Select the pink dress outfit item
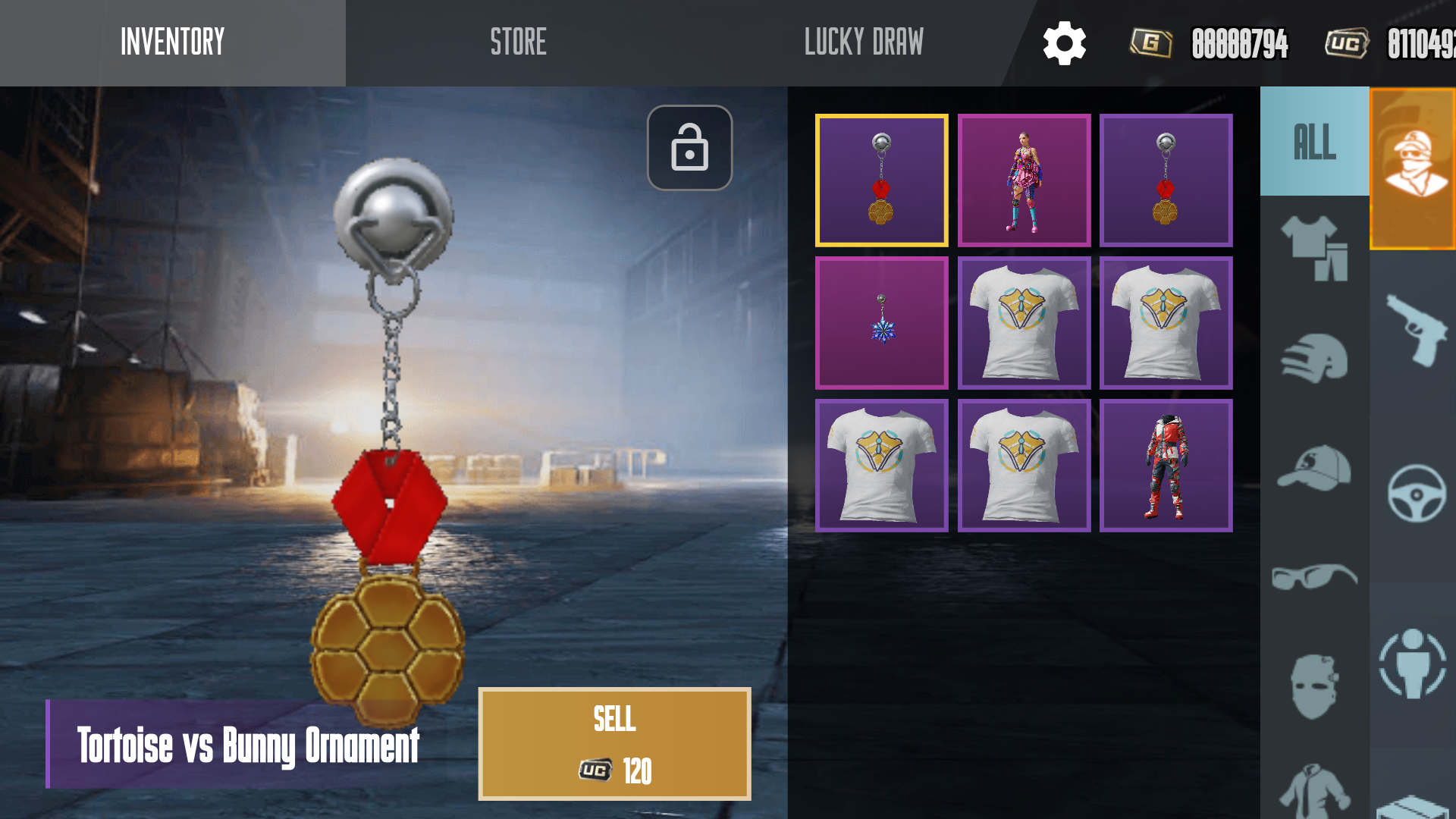 (1024, 180)
